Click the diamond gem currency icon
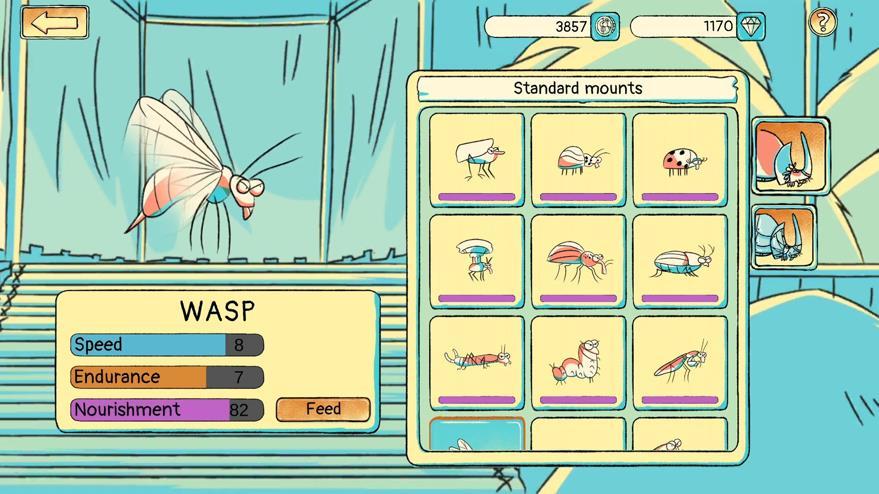 pos(751,27)
